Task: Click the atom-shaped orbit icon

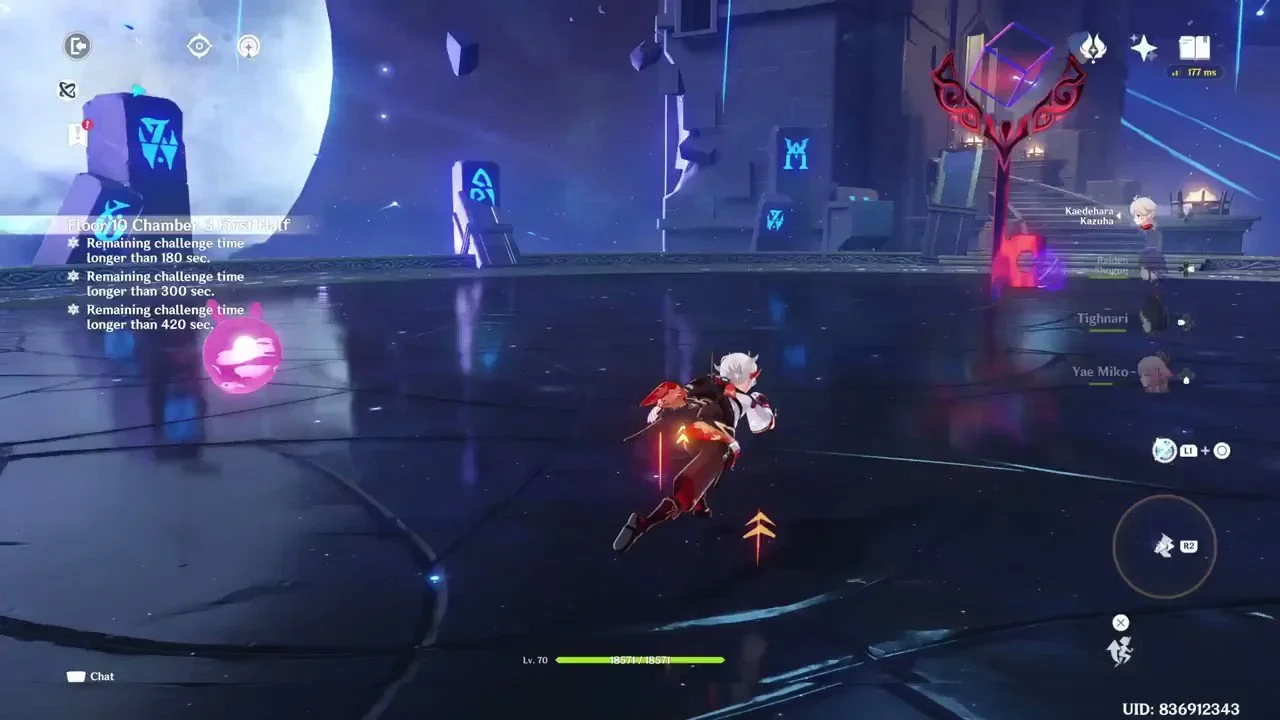Action: coord(68,90)
